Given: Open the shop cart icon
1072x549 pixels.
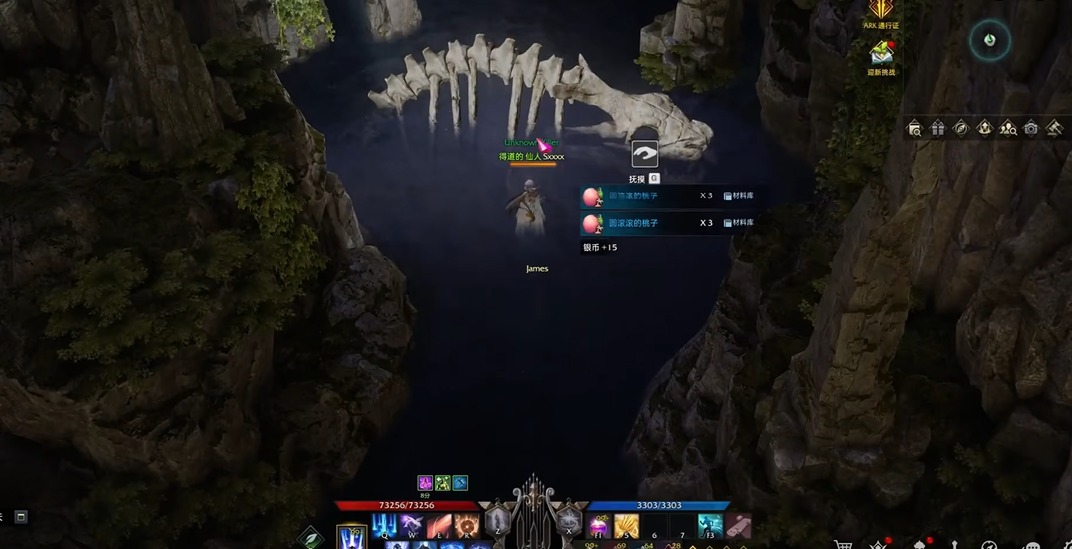Looking at the screenshot, I should point(843,544).
